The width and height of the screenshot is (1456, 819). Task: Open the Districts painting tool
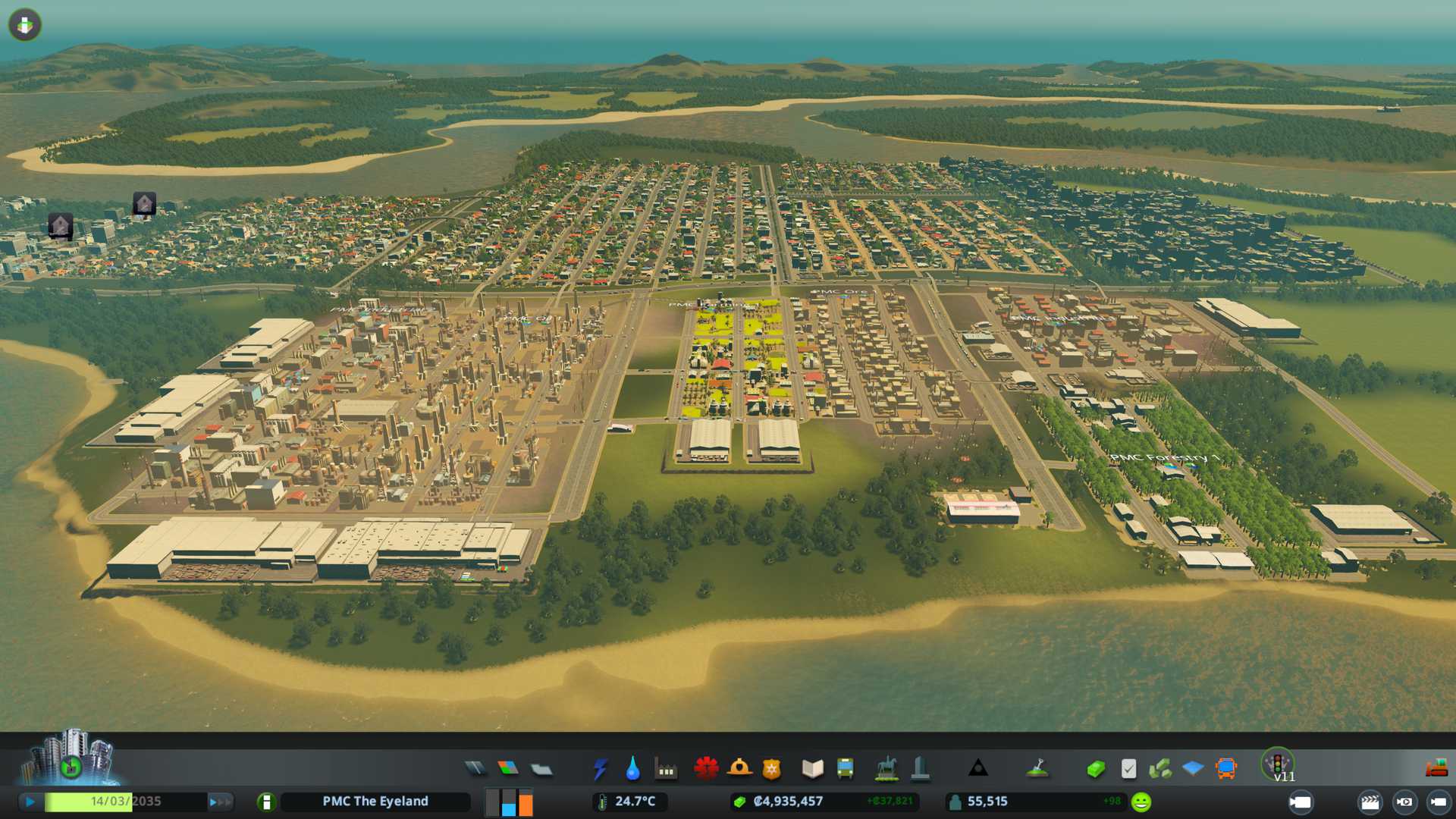[x=541, y=770]
